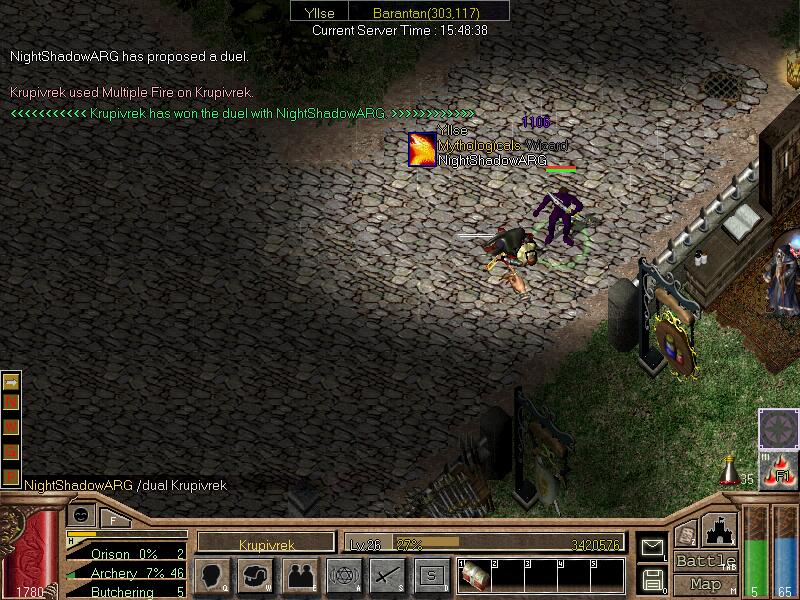This screenshot has width=800, height=600.
Task: Open the hexagram magic button
Action: tap(344, 576)
